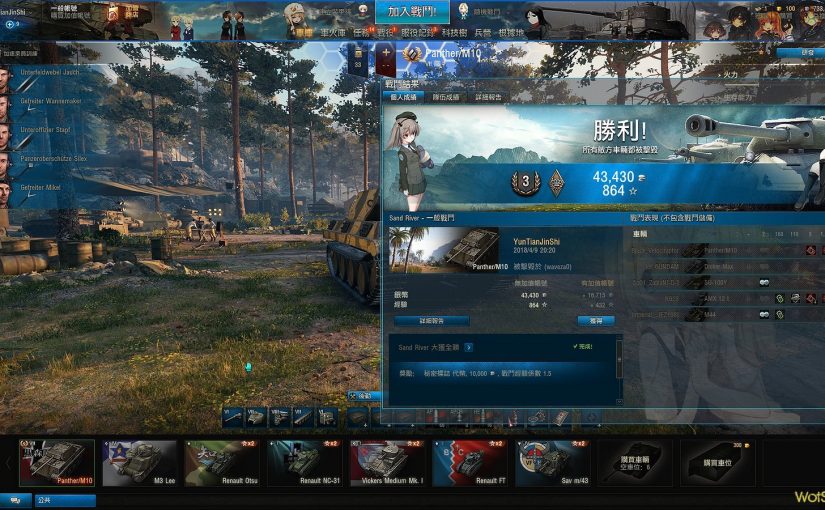Select the SU-100Y row in battle performance

pos(722,282)
